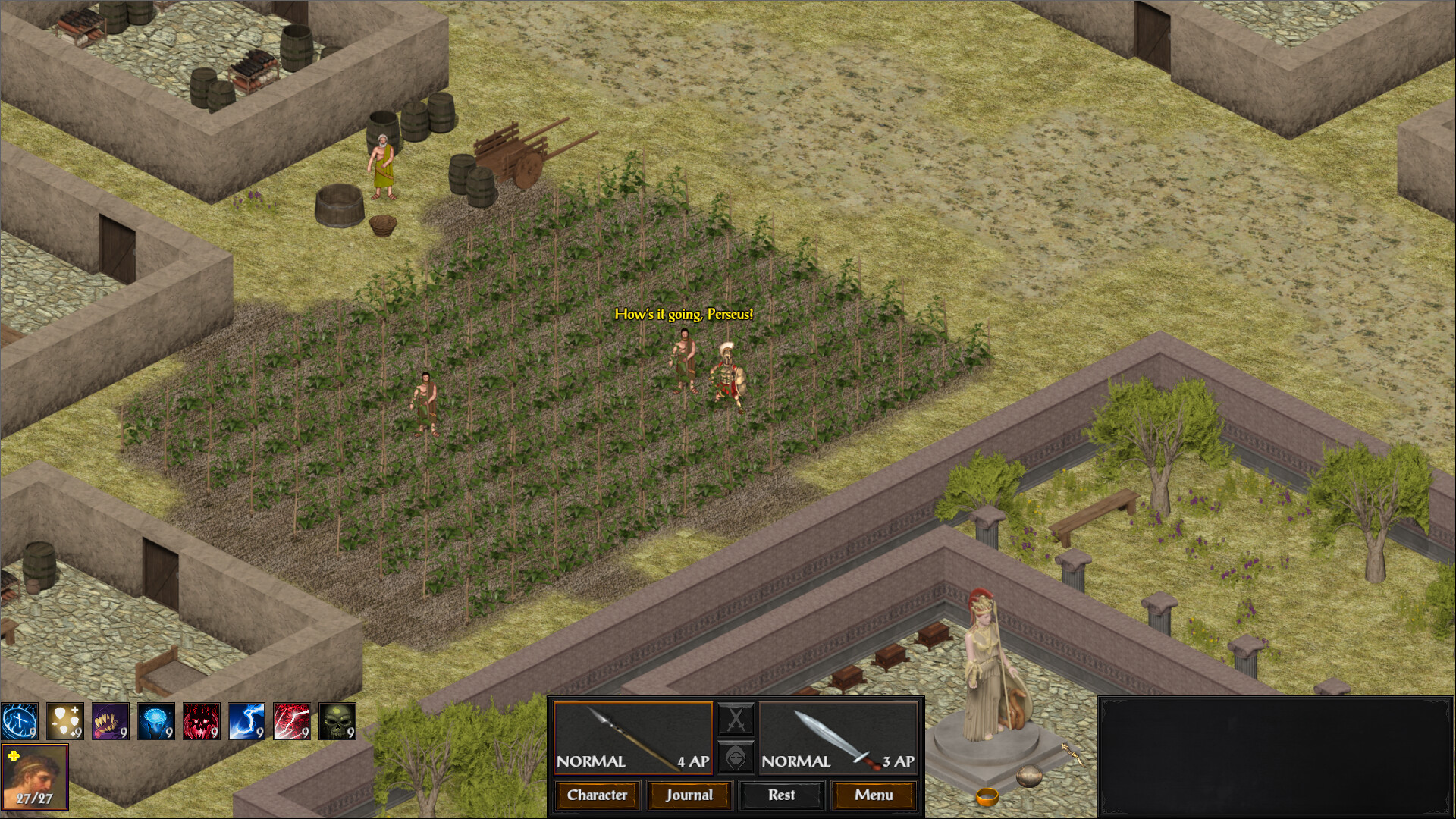Select the skull death spell icon
The image size is (1456, 819).
pos(339,720)
